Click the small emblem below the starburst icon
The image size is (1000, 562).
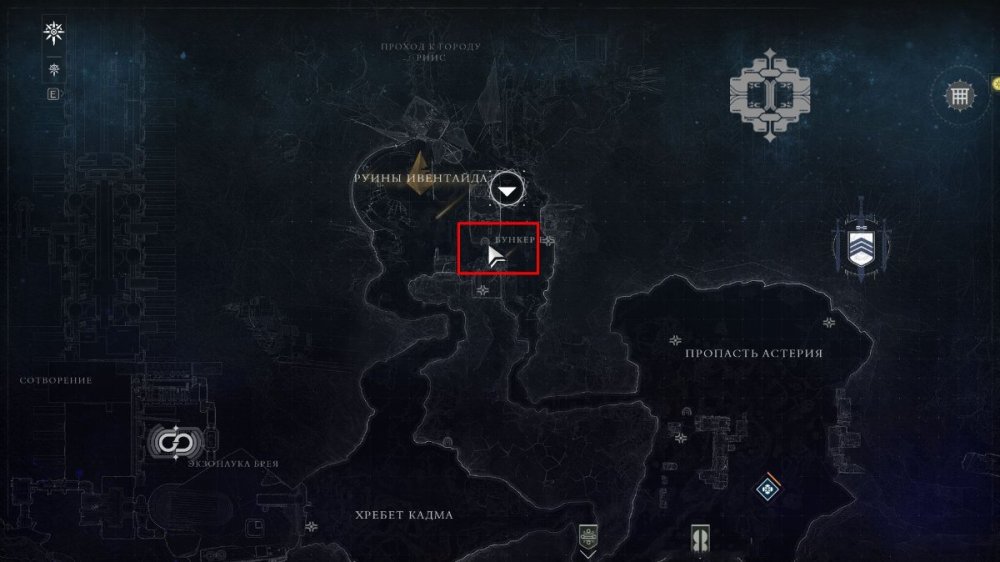54,70
